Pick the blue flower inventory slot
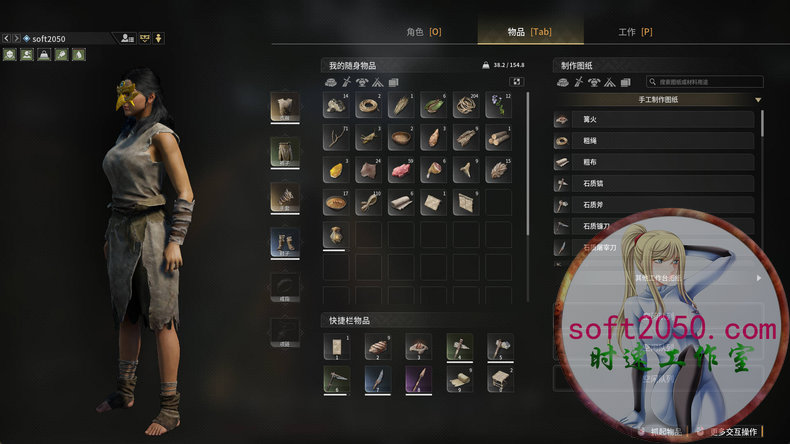790x444 pixels. coord(499,106)
